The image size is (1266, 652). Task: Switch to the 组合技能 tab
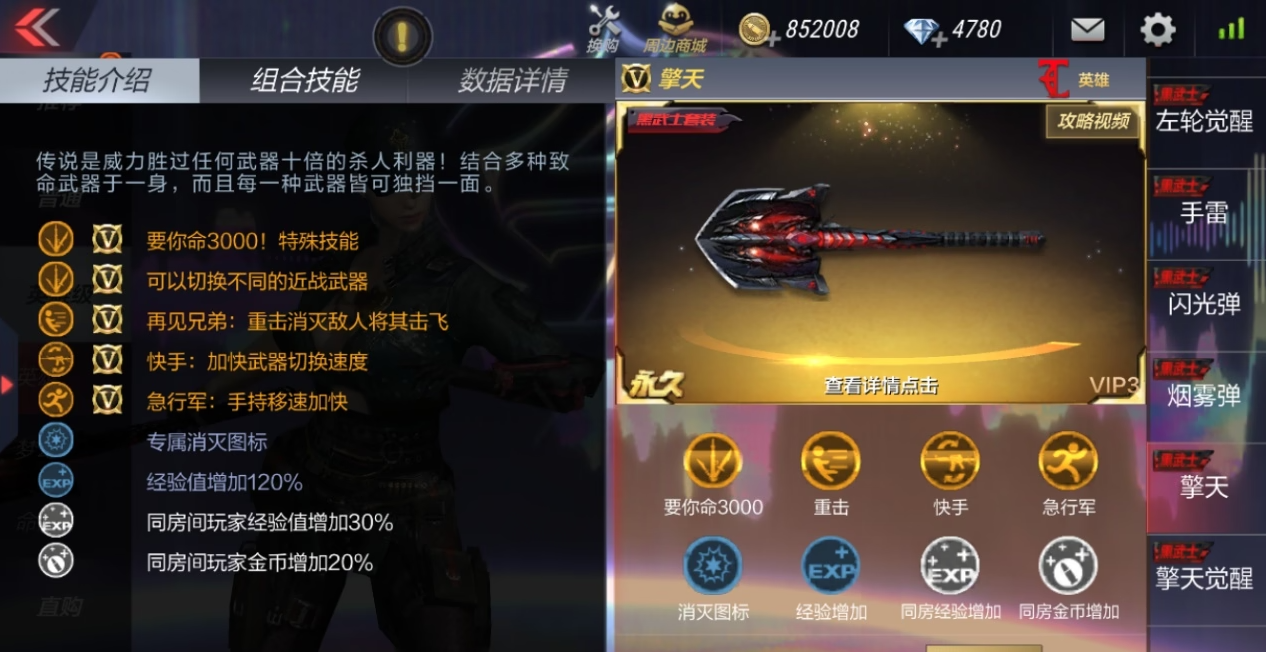(x=305, y=81)
